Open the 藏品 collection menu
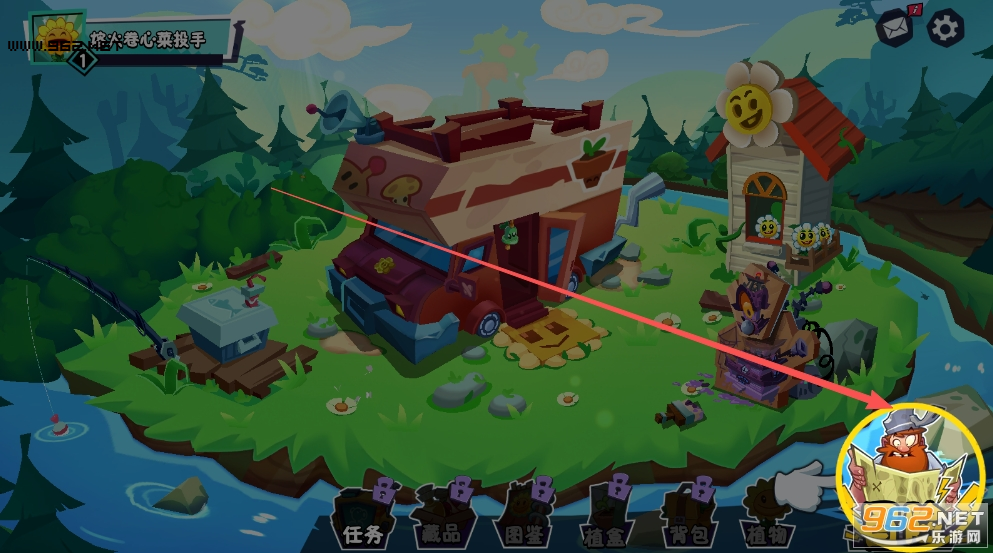This screenshot has width=993, height=553. click(x=443, y=516)
